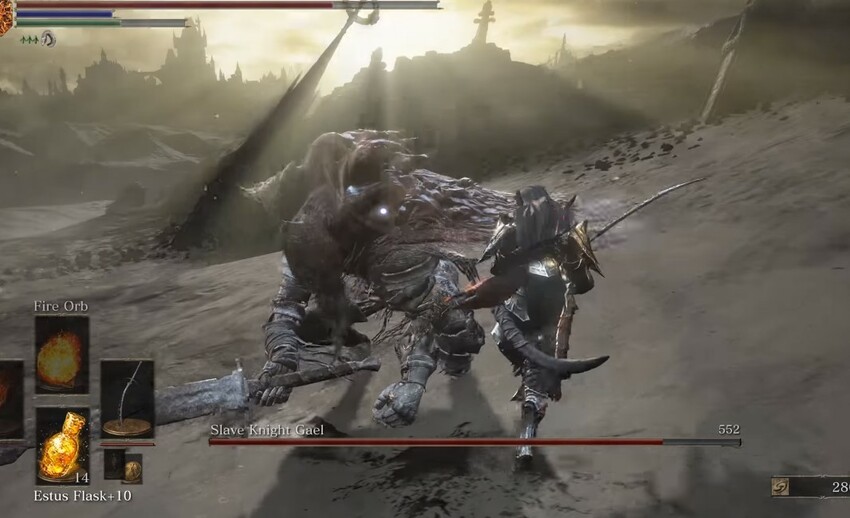Select the equipped whip weapon slot
The width and height of the screenshot is (850, 518).
[x=127, y=399]
